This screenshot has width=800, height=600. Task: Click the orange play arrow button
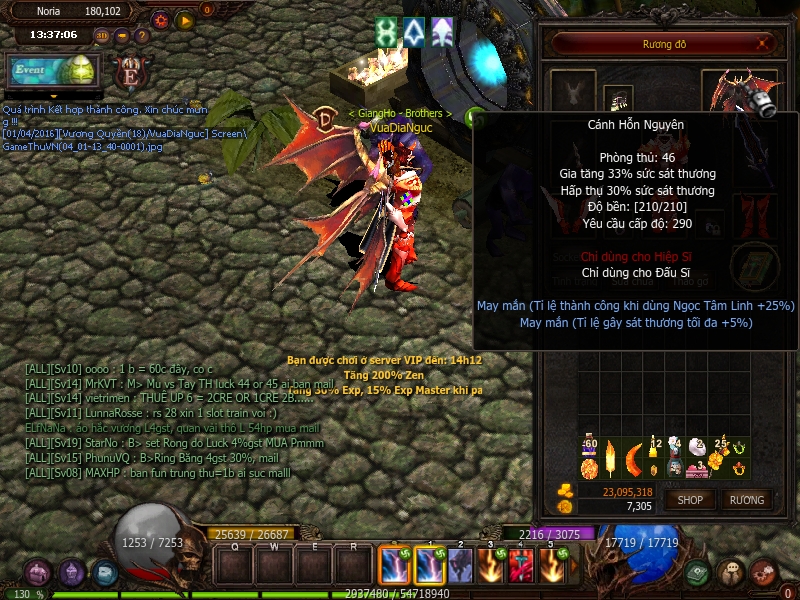(184, 19)
